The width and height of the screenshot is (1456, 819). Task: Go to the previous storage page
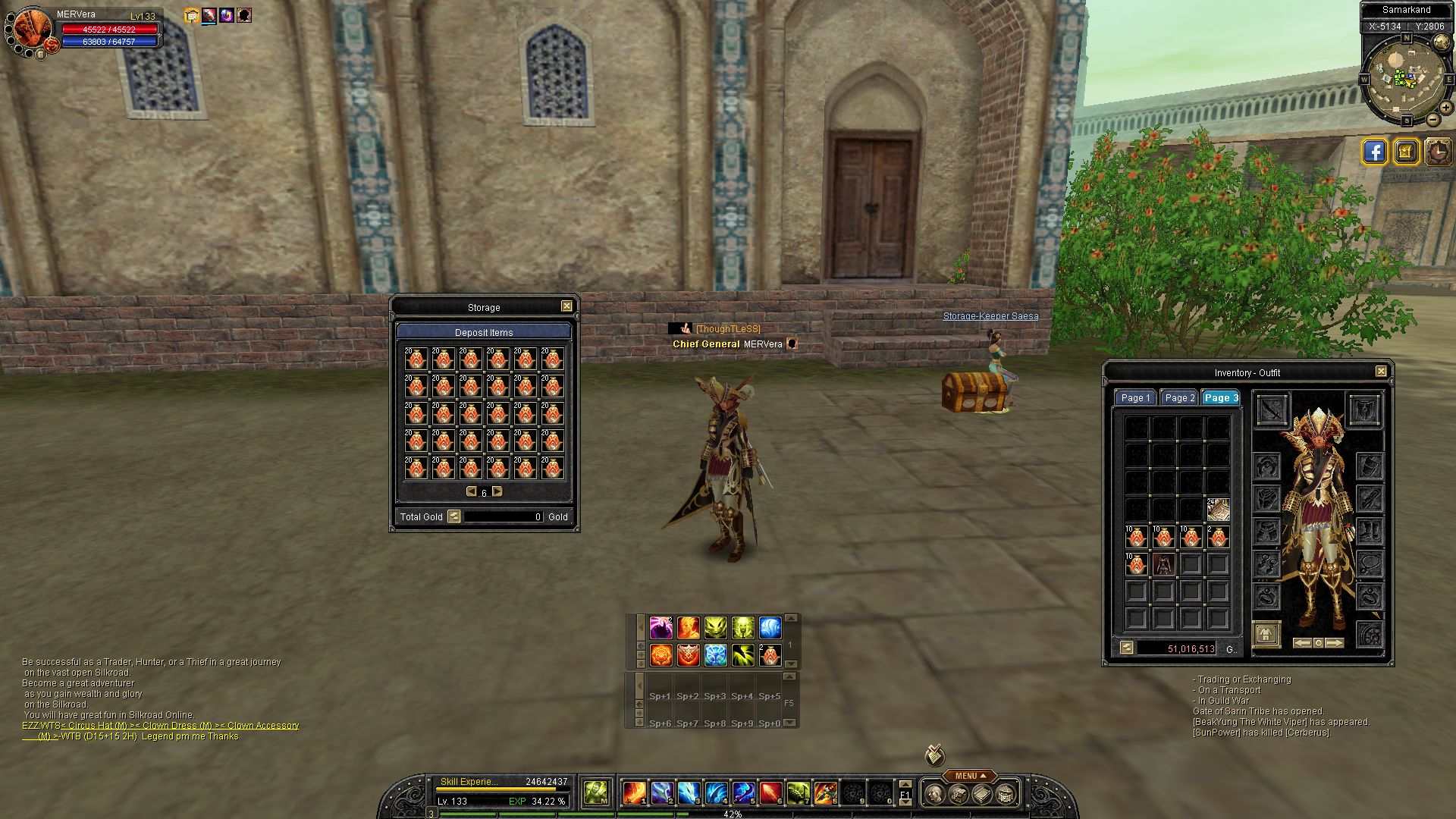[471, 492]
